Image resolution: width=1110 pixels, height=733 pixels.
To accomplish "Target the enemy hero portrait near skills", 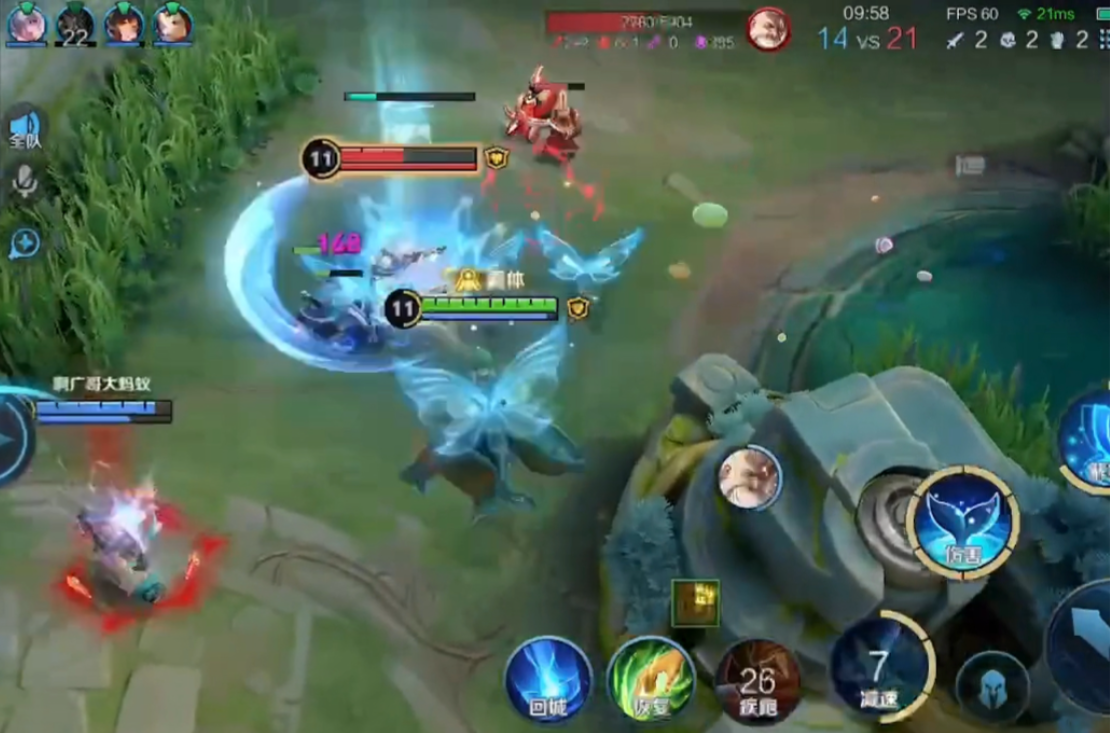I will [749, 477].
